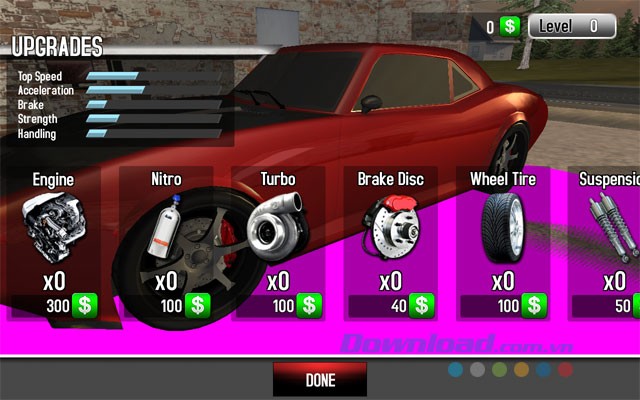This screenshot has height=400, width=640.
Task: Buy the Turbo upgrade for 100
Action: click(310, 305)
